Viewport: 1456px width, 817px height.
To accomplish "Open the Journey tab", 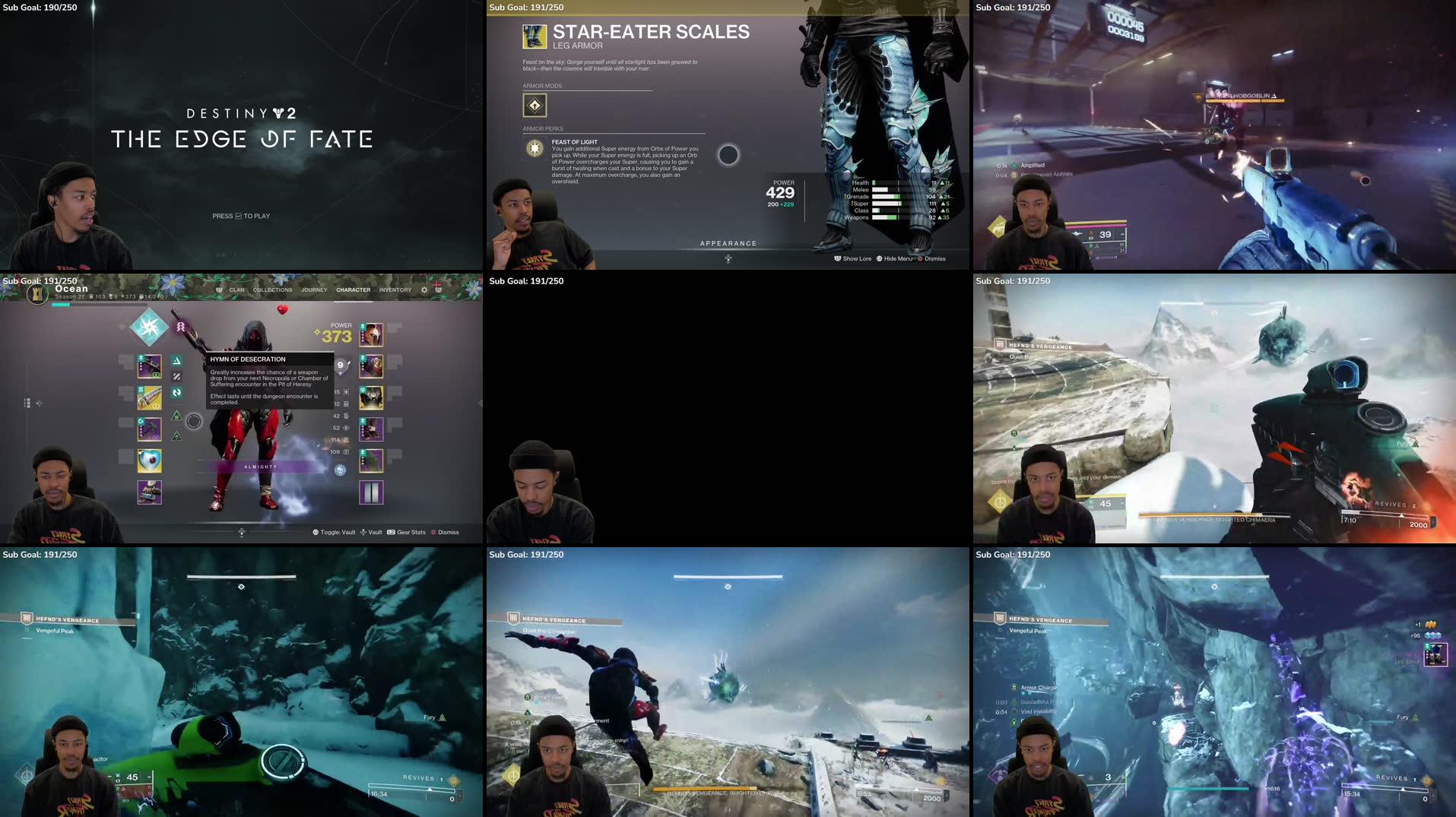I will click(314, 290).
